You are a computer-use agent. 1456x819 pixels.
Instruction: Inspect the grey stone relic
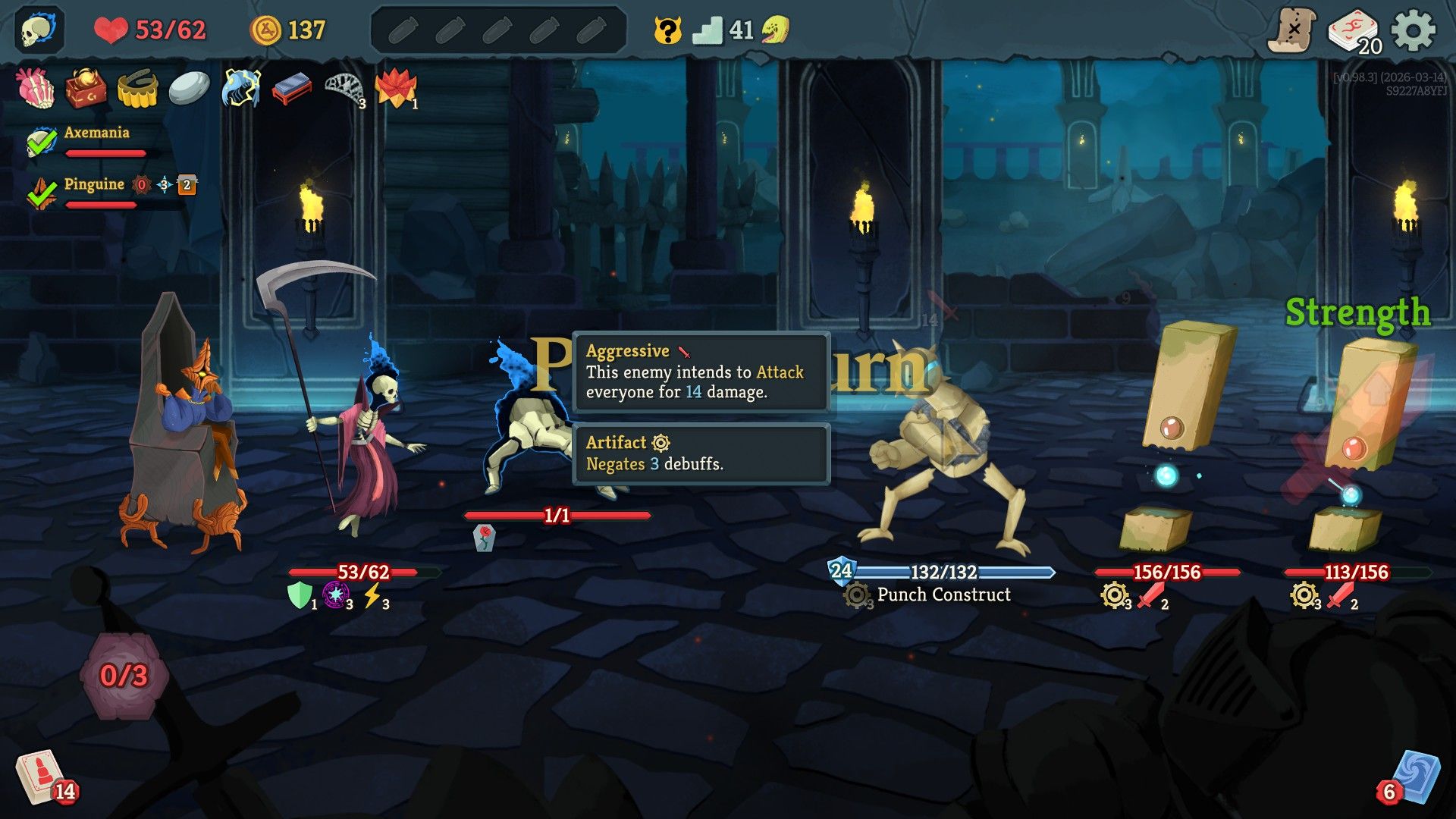click(189, 89)
